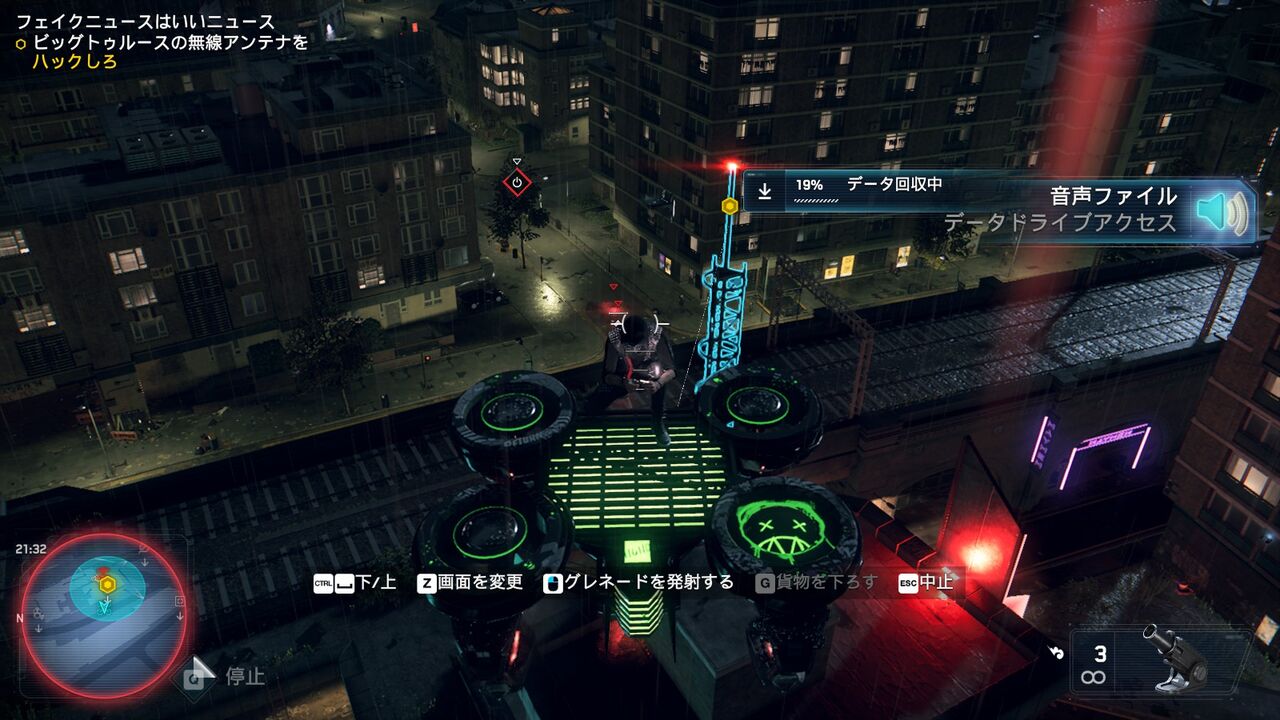Click the quest objective tracker text
The width and height of the screenshot is (1280, 720).
pos(161,43)
